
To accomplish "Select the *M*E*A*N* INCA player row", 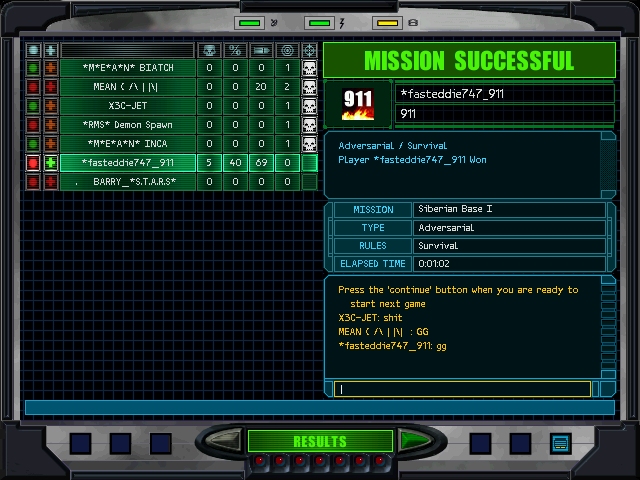I will 127,144.
